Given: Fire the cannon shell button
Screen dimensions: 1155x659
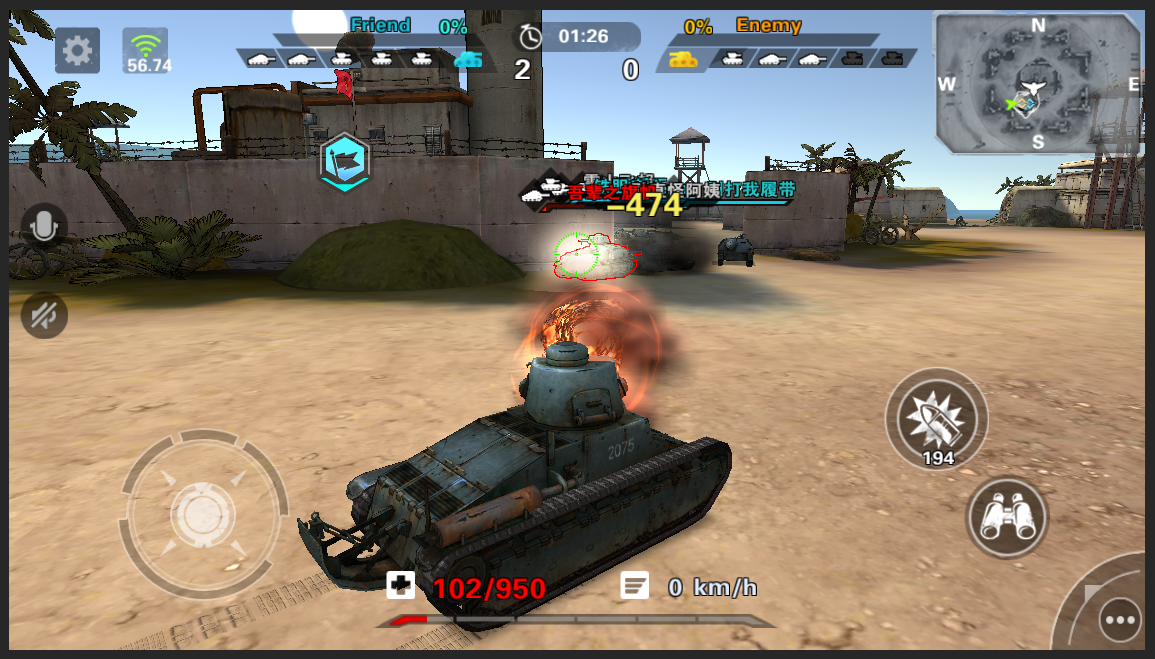Looking at the screenshot, I should point(937,419).
